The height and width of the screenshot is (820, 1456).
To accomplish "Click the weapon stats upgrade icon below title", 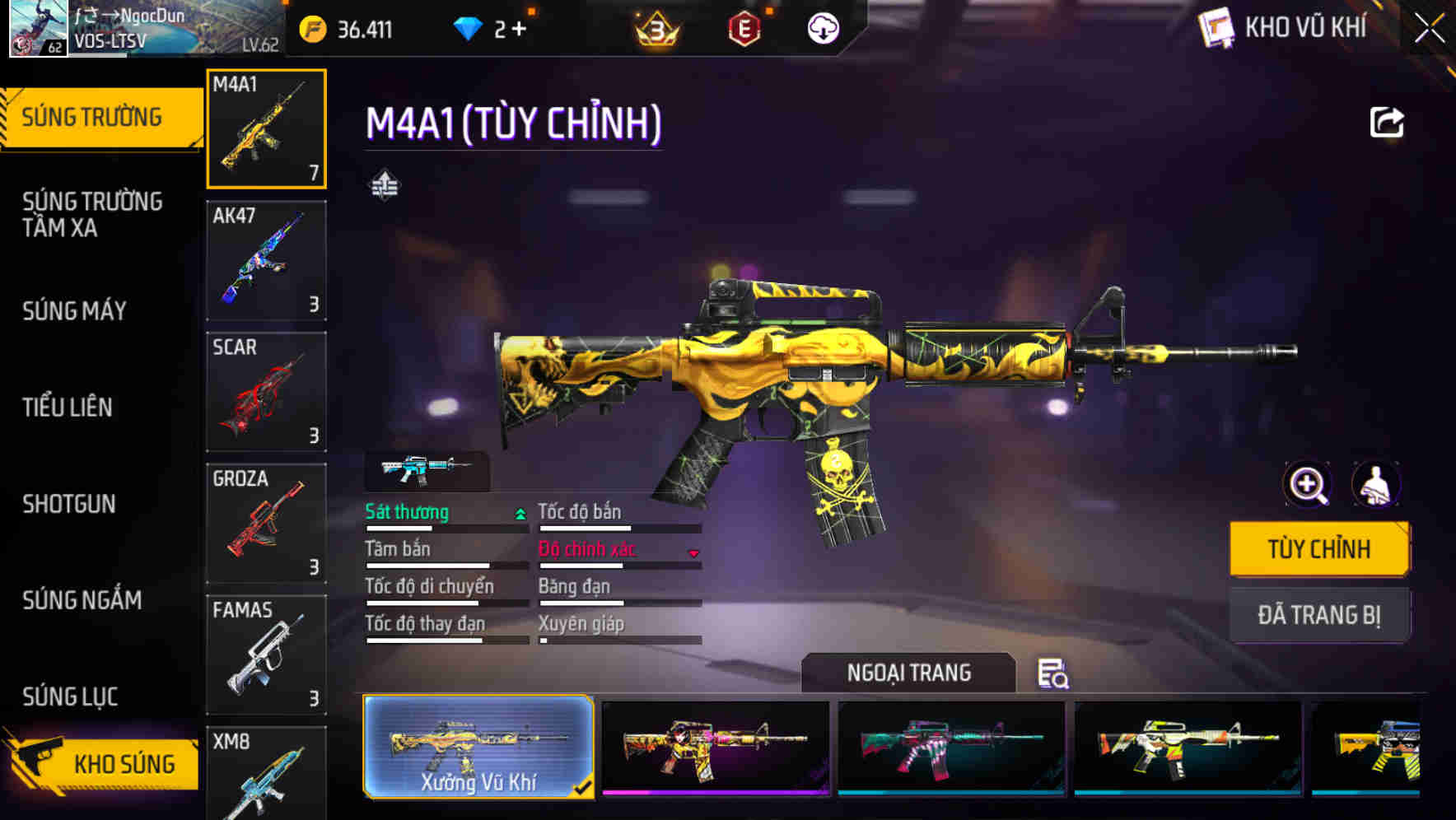I will pos(386,184).
